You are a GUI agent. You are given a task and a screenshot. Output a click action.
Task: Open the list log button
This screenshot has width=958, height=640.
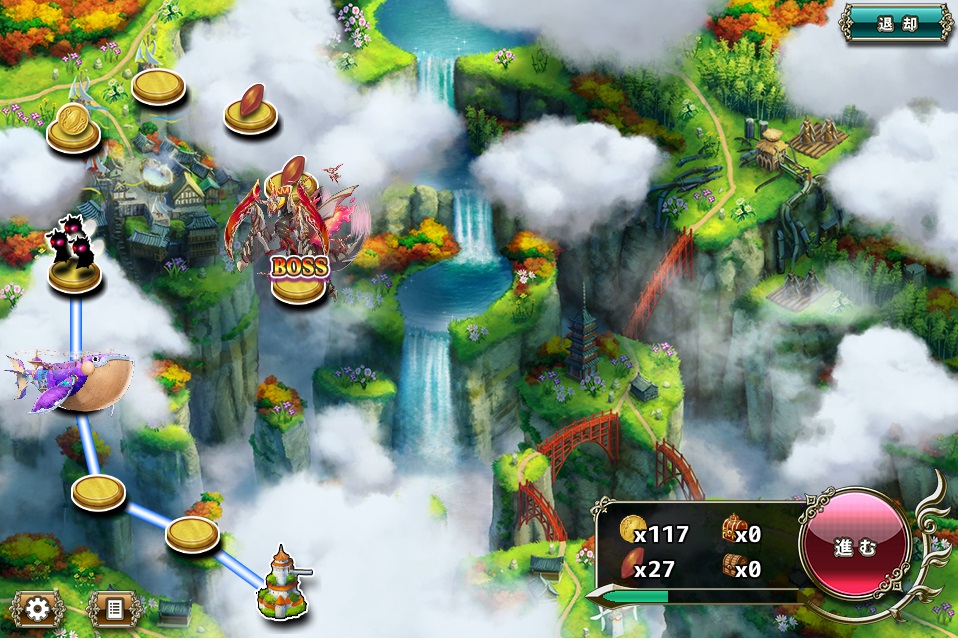(113, 607)
